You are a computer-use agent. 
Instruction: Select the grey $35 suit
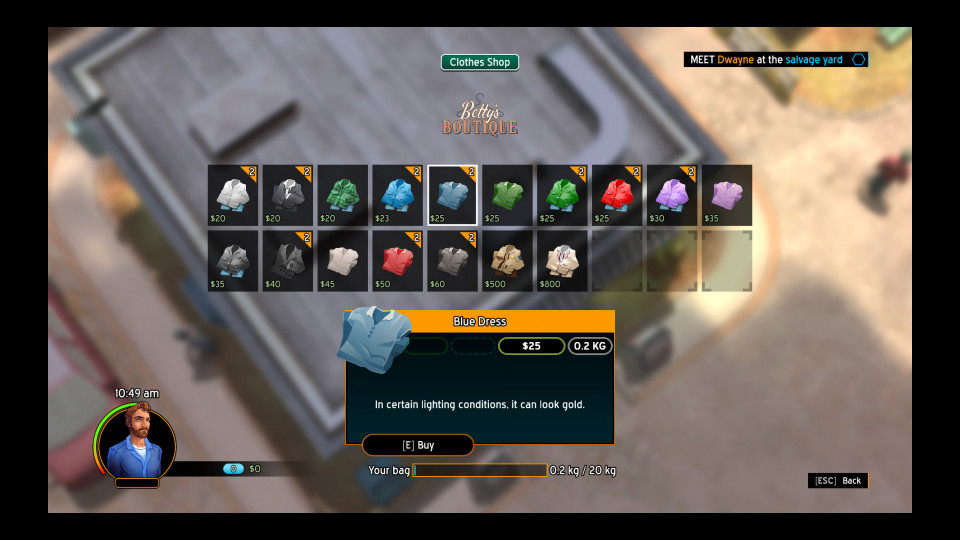233,261
